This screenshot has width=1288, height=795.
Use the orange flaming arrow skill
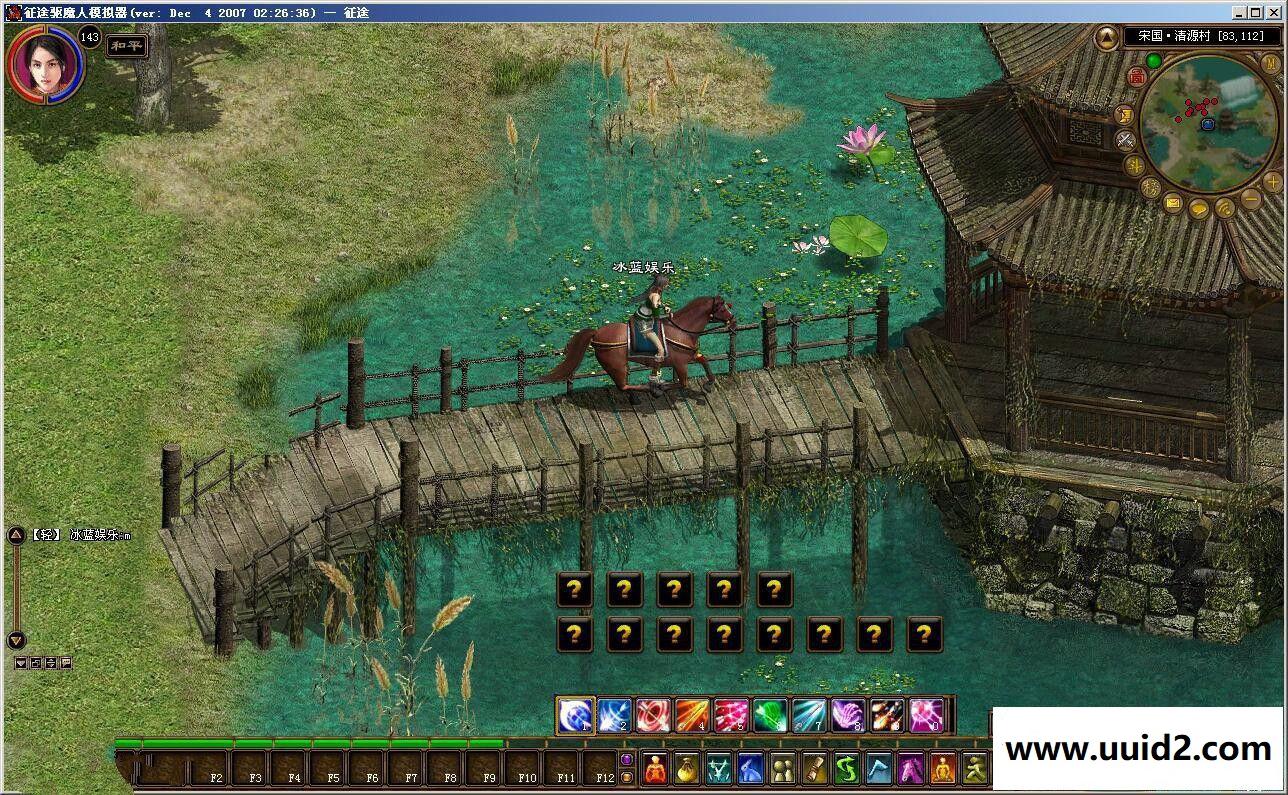(x=692, y=715)
